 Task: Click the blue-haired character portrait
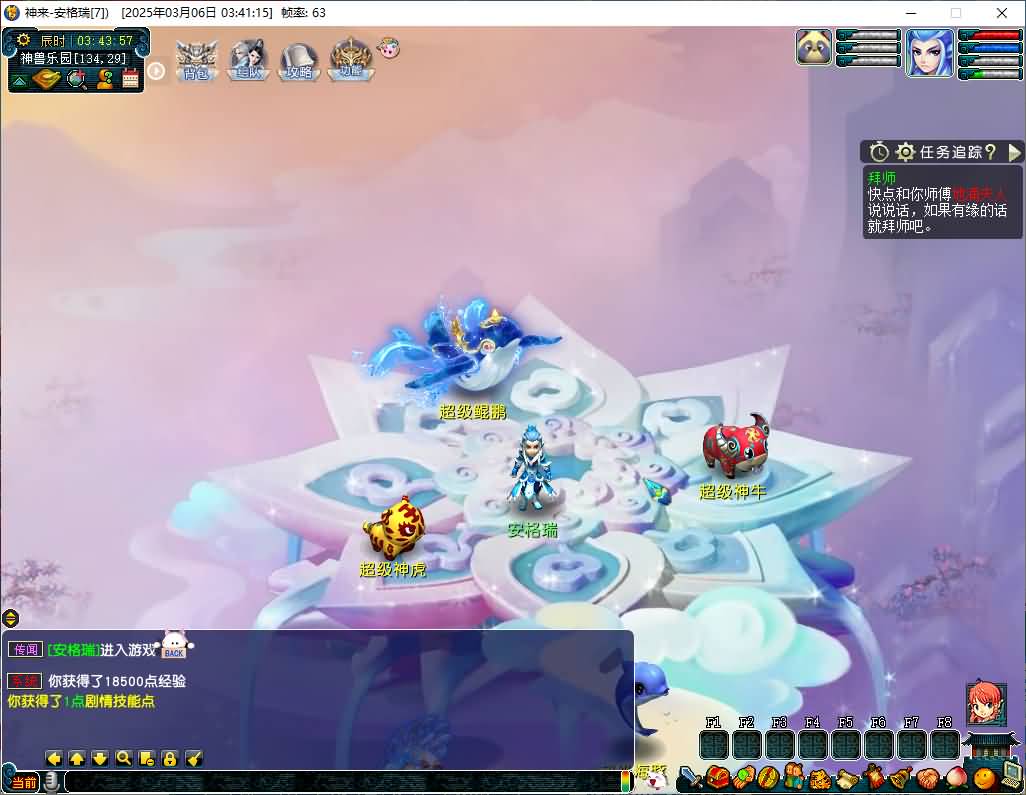coord(929,53)
